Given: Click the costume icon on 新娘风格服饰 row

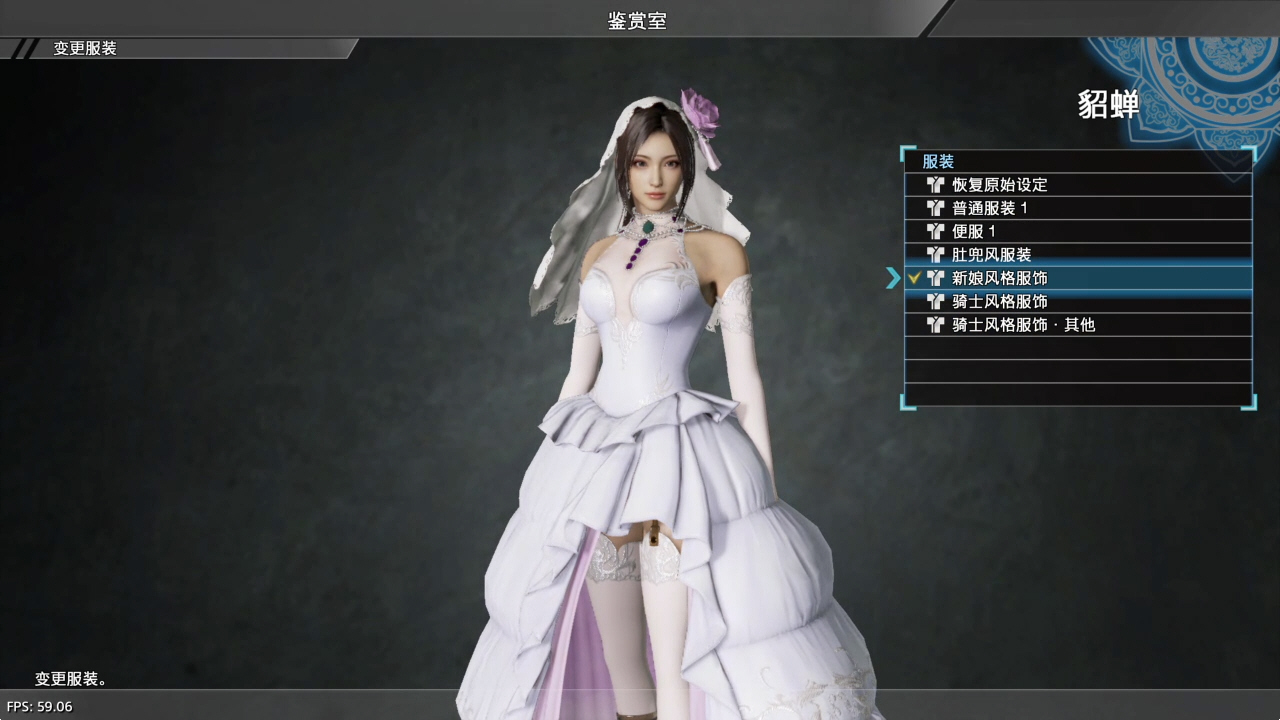Looking at the screenshot, I should (935, 278).
